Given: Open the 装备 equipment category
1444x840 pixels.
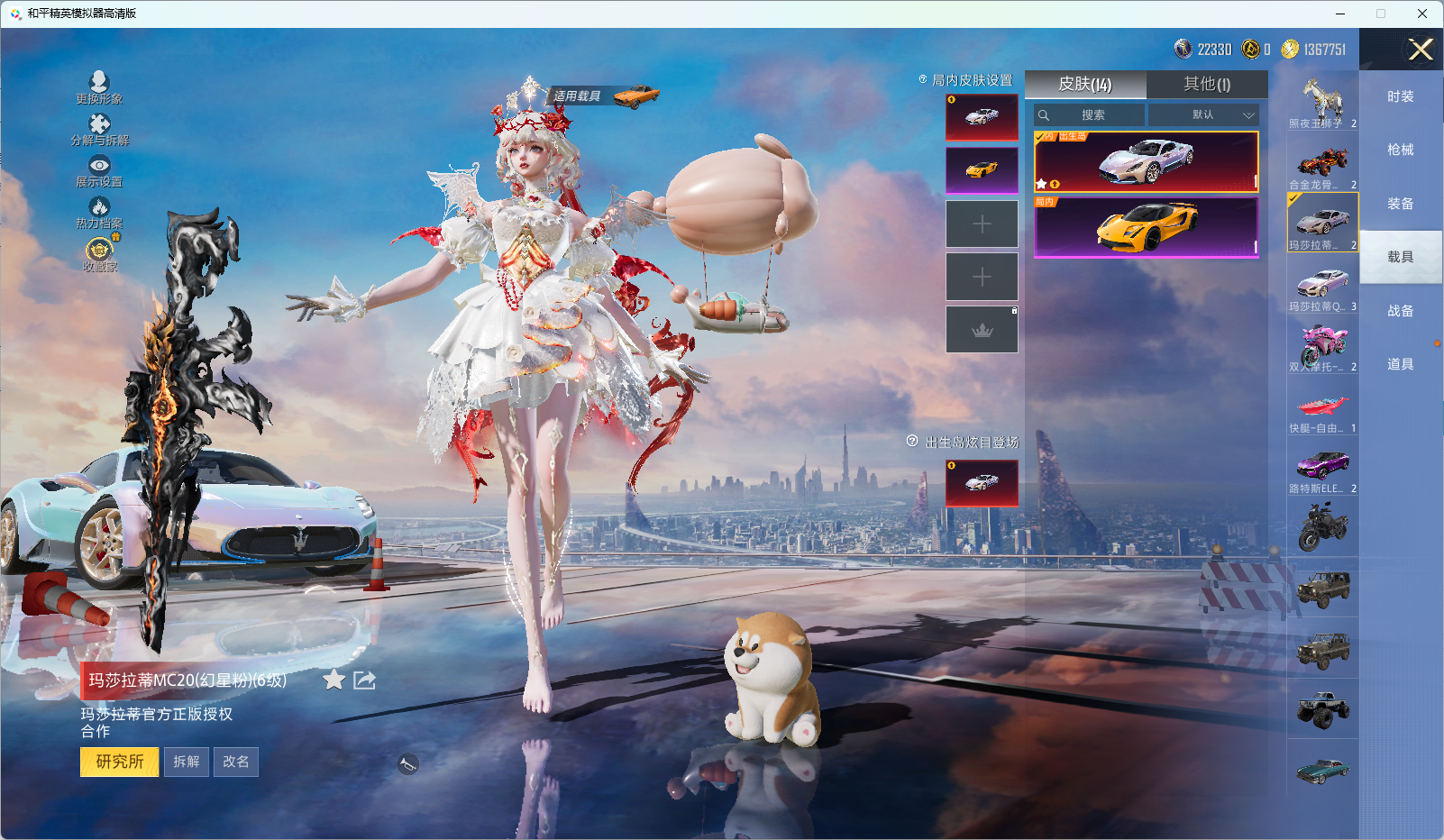Looking at the screenshot, I should point(1401,204).
